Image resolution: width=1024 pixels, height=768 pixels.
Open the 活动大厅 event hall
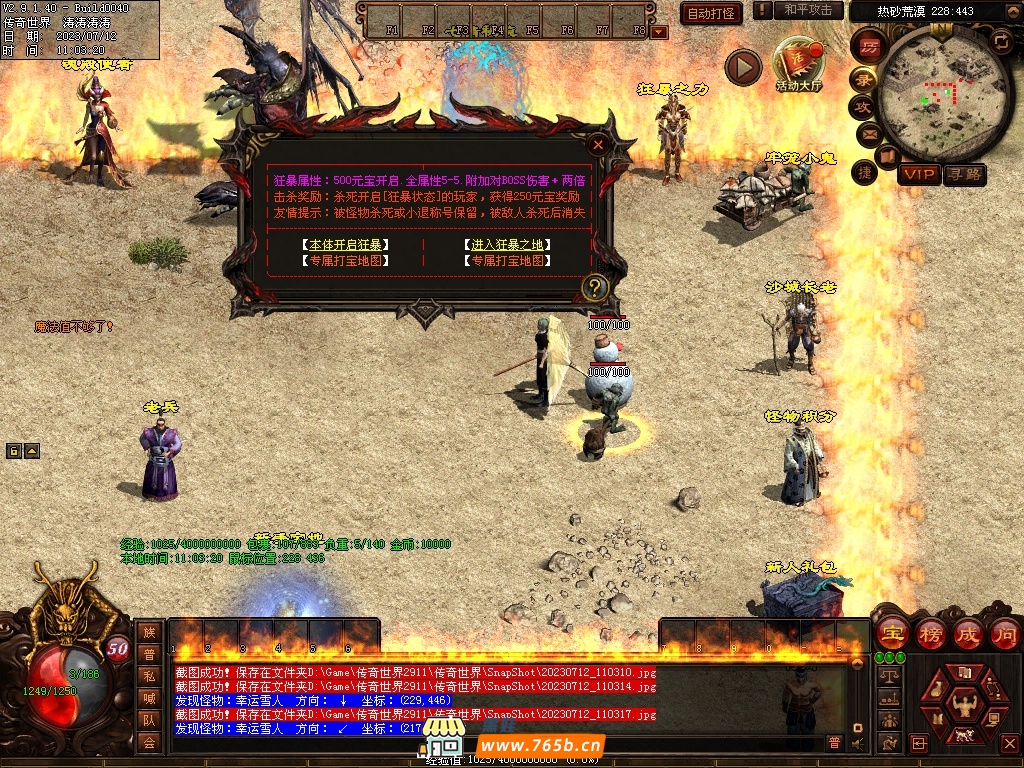click(798, 65)
